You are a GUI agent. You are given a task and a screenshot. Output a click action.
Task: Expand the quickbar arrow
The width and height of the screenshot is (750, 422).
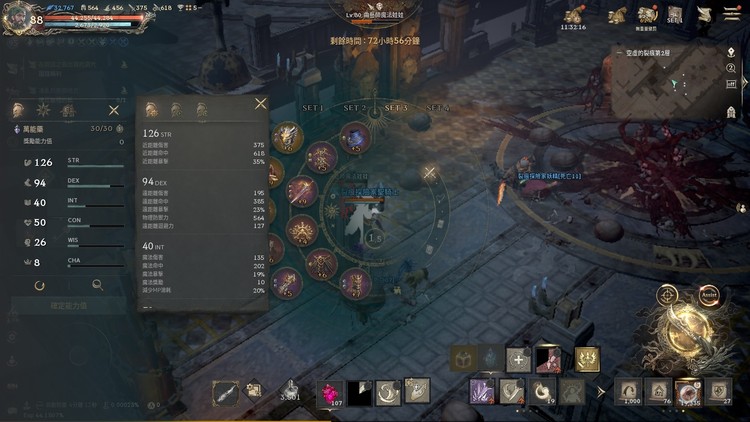pos(600,391)
